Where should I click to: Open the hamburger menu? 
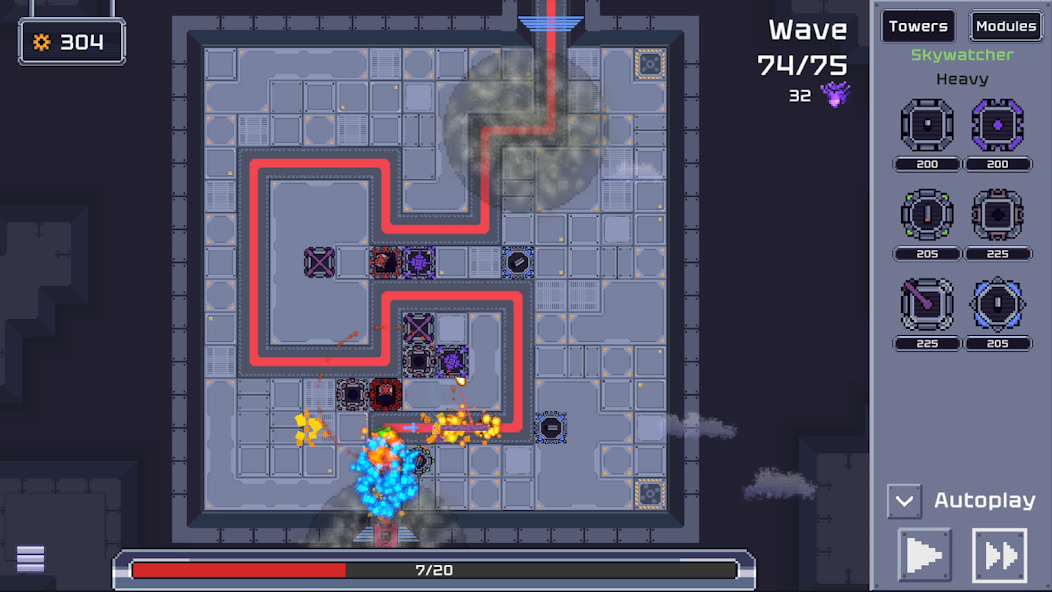(x=31, y=558)
